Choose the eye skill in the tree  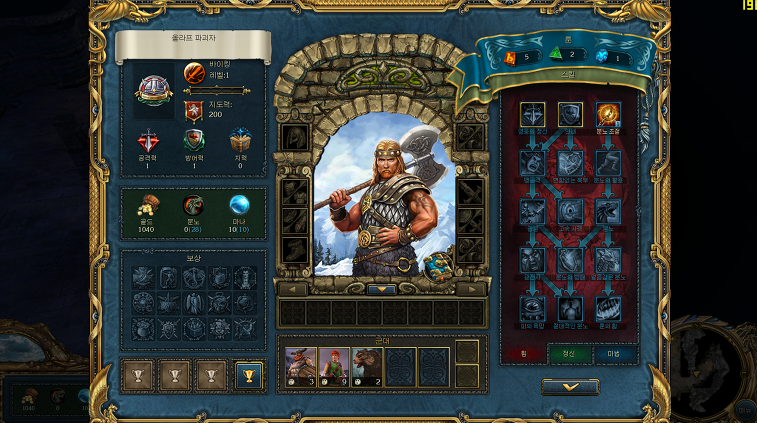(x=571, y=211)
